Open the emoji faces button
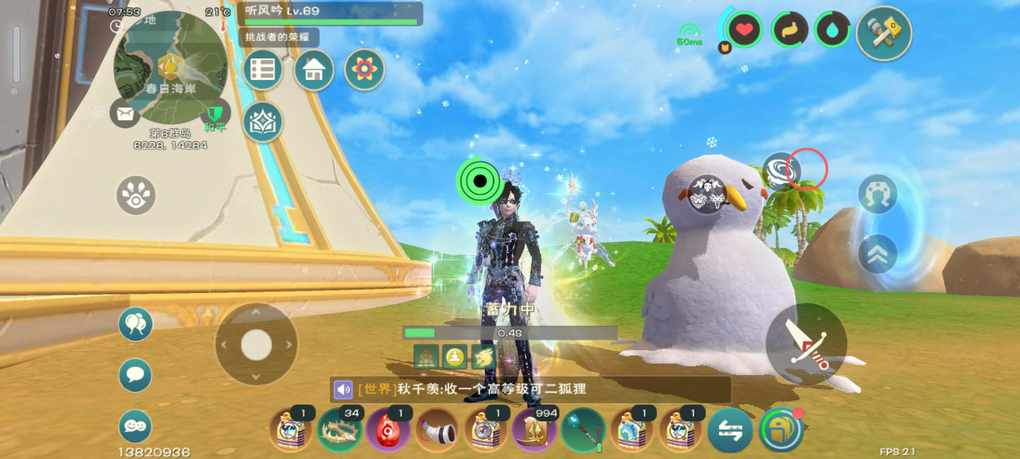Image resolution: width=1020 pixels, height=459 pixels. 136,426
